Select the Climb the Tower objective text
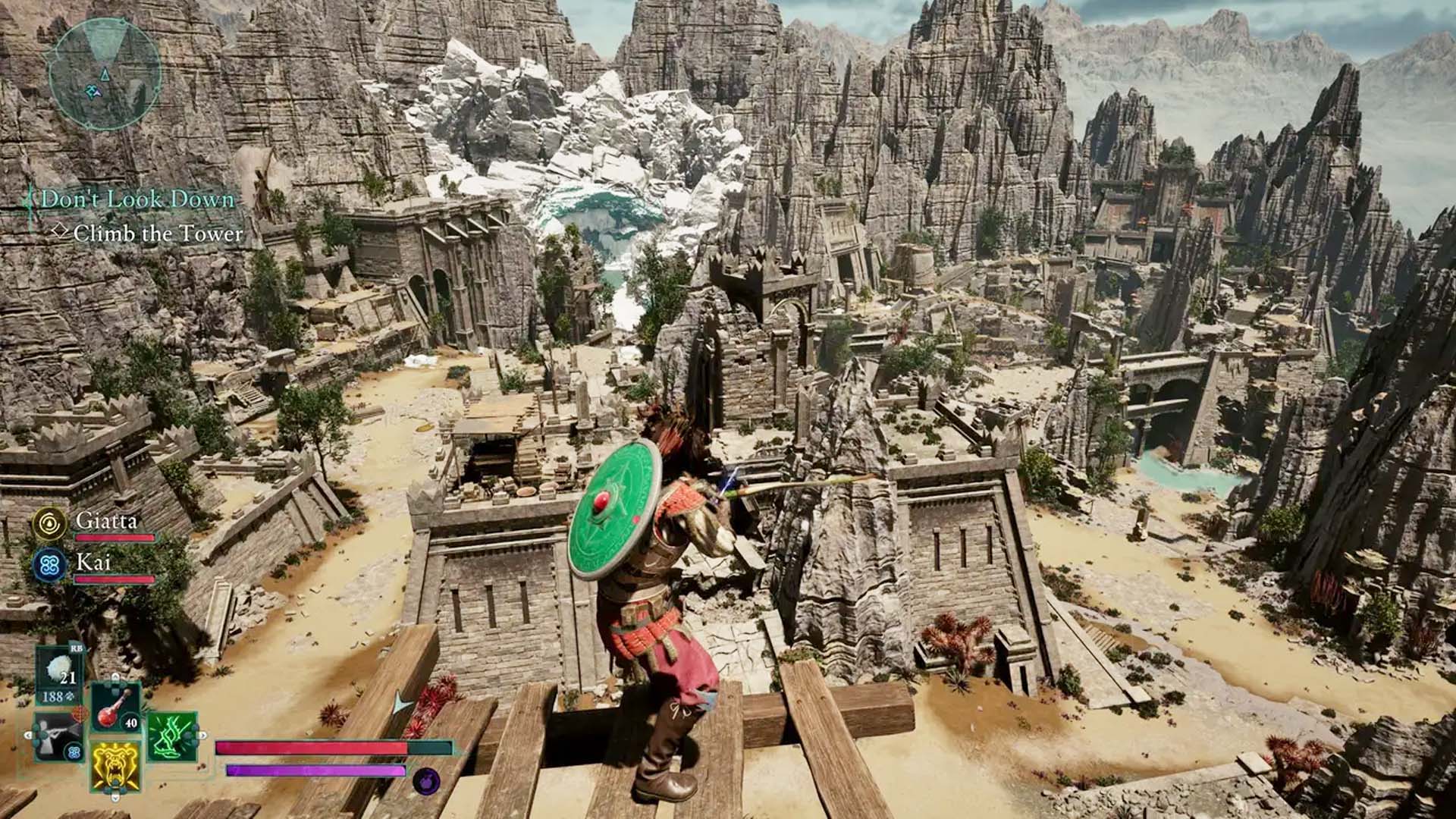Image resolution: width=1456 pixels, height=819 pixels. click(x=159, y=234)
